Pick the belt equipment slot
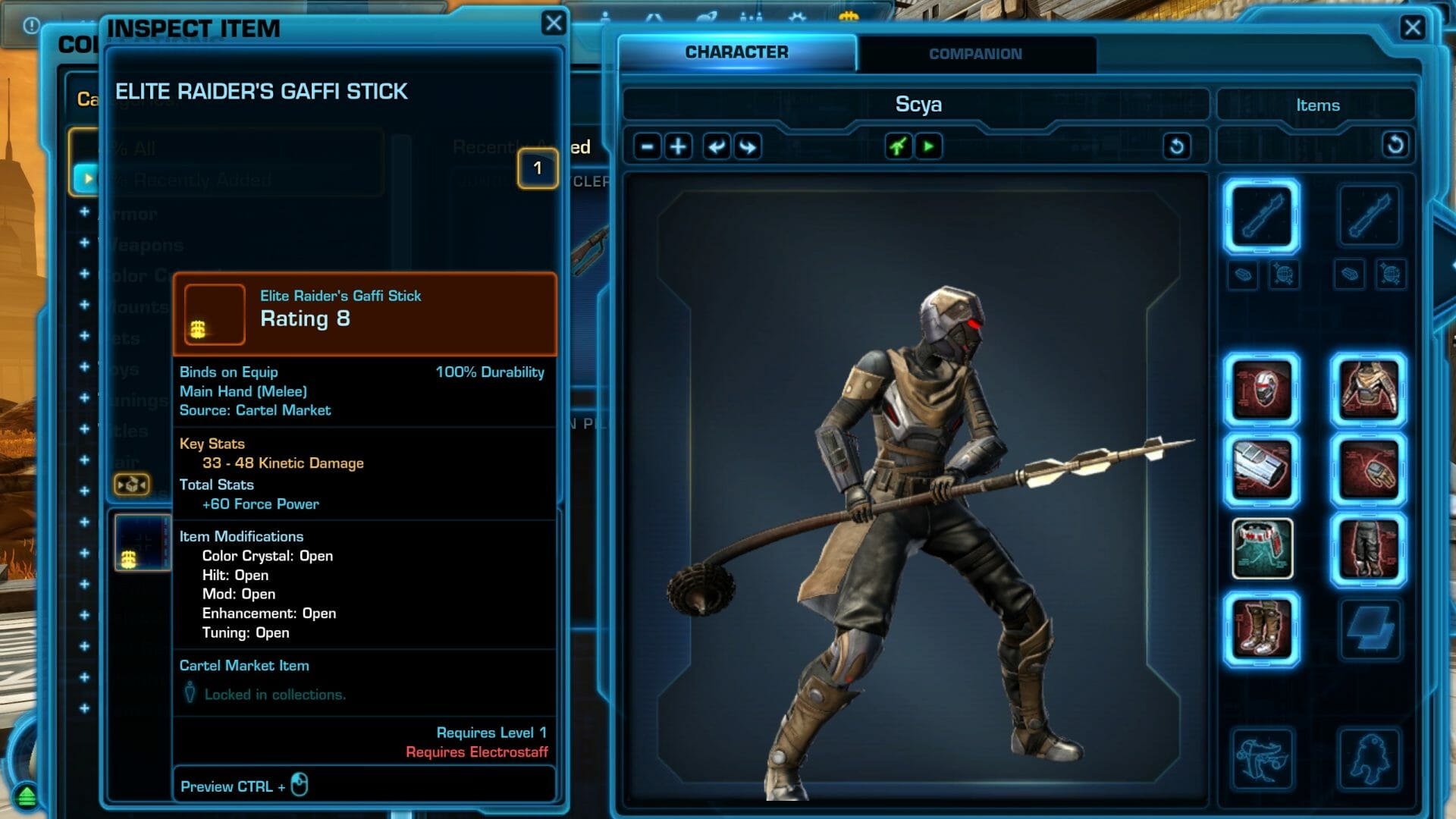This screenshot has height=819, width=1456. (1262, 549)
